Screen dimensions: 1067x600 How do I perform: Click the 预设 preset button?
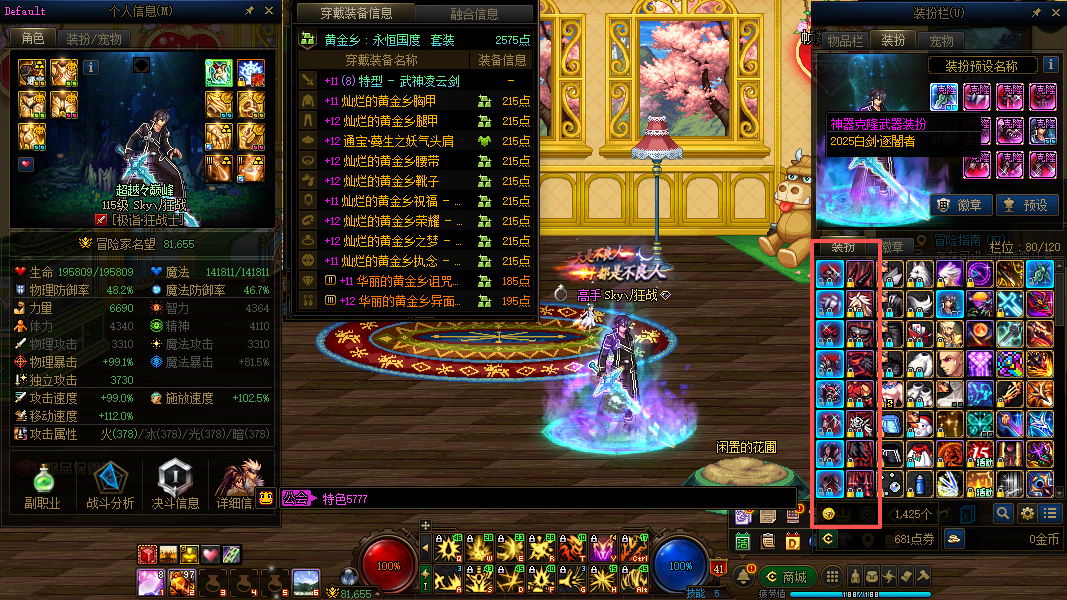point(1026,205)
